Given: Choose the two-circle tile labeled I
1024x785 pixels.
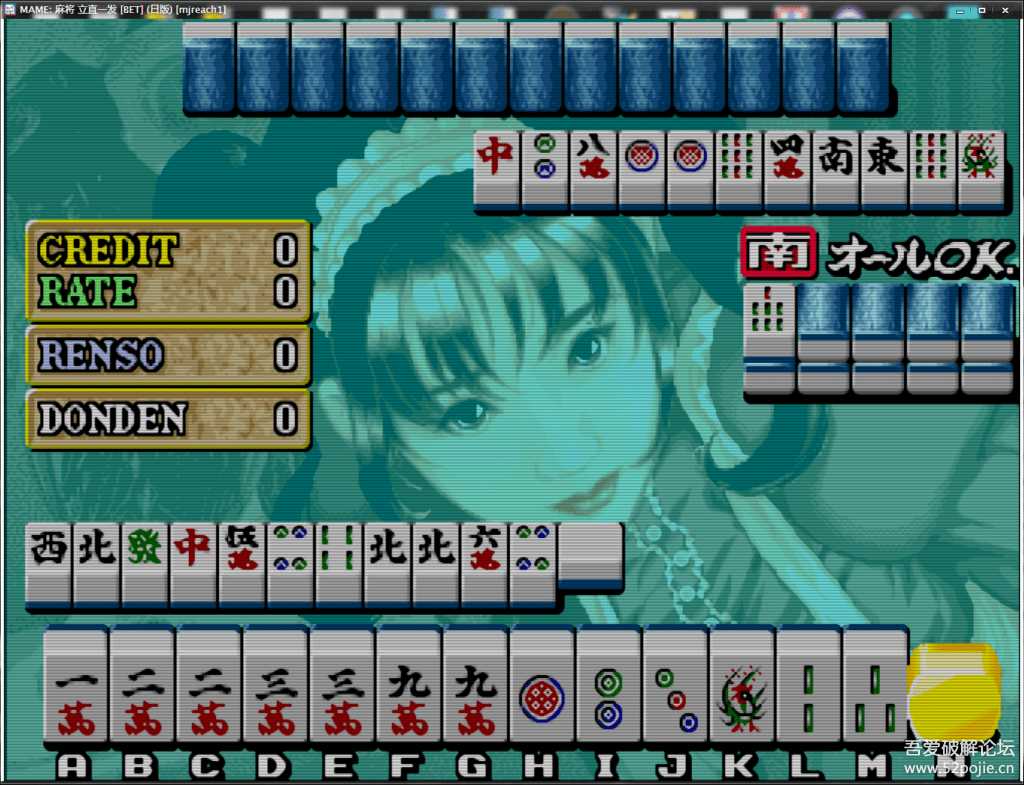Looking at the screenshot, I should point(609,688).
